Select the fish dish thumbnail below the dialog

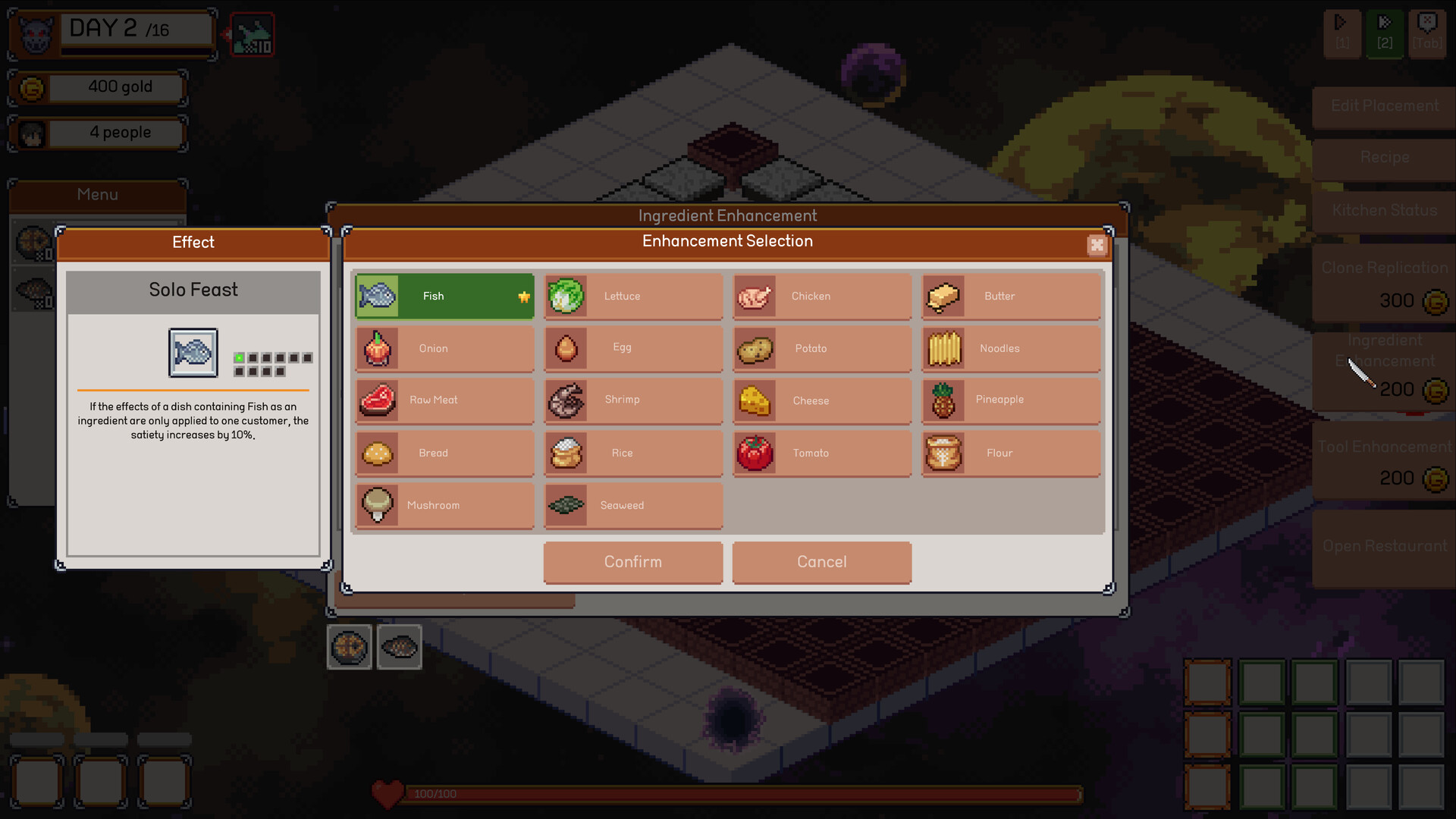[x=399, y=647]
